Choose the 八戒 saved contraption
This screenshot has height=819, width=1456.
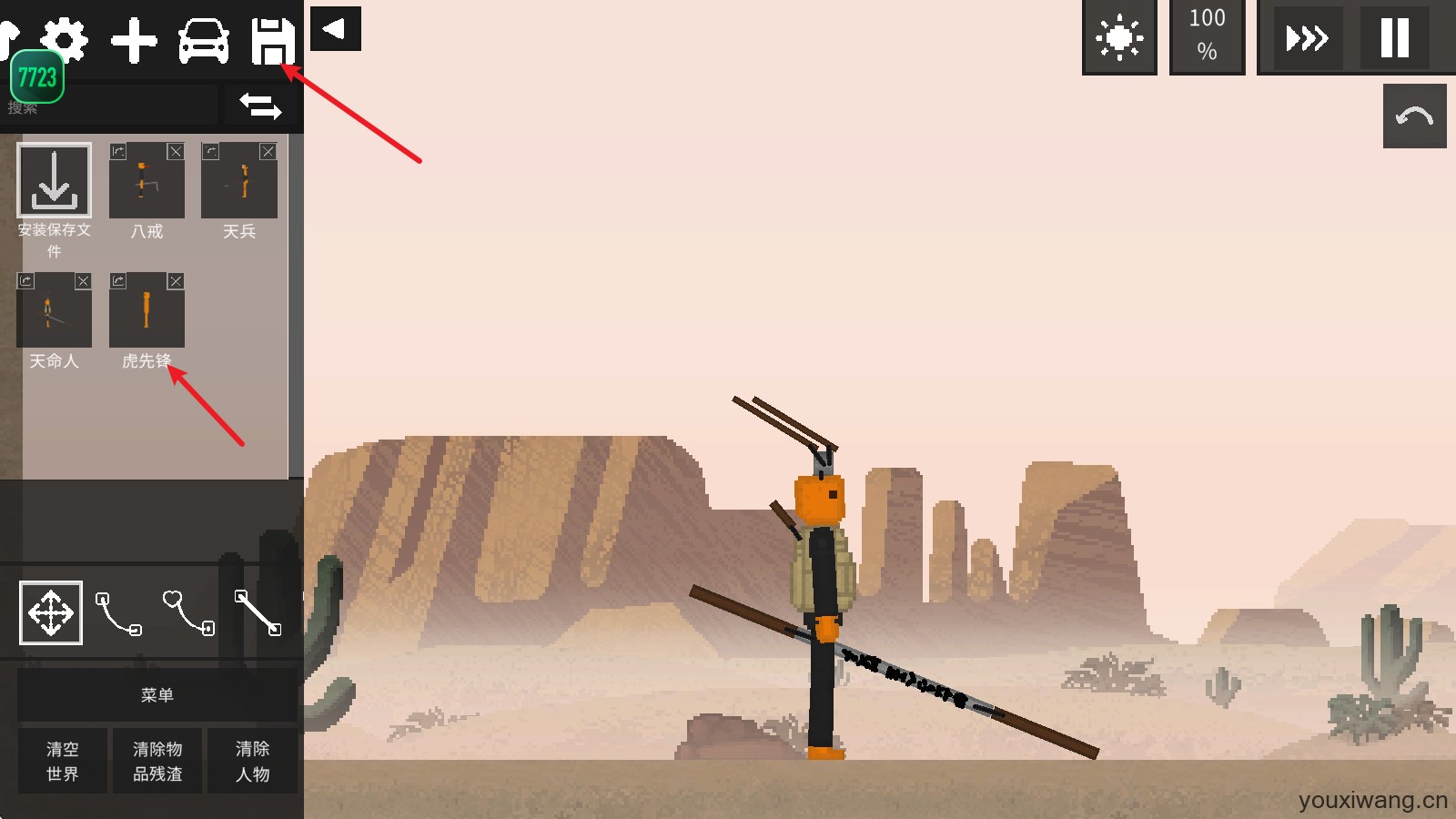pos(147,181)
